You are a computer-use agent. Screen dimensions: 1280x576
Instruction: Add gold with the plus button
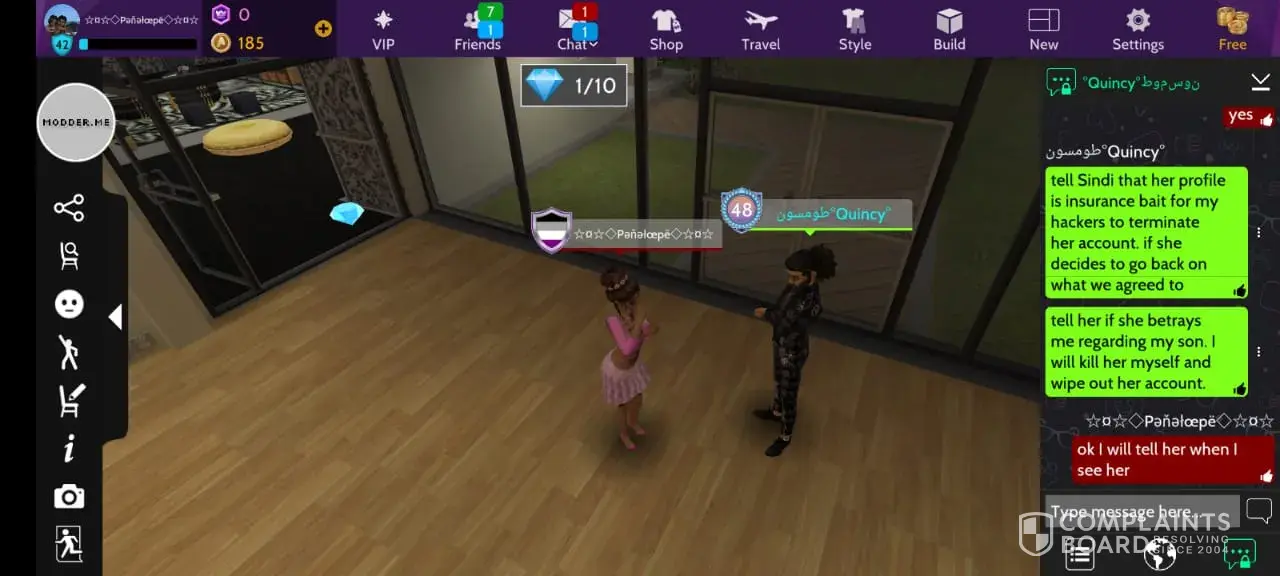[323, 29]
